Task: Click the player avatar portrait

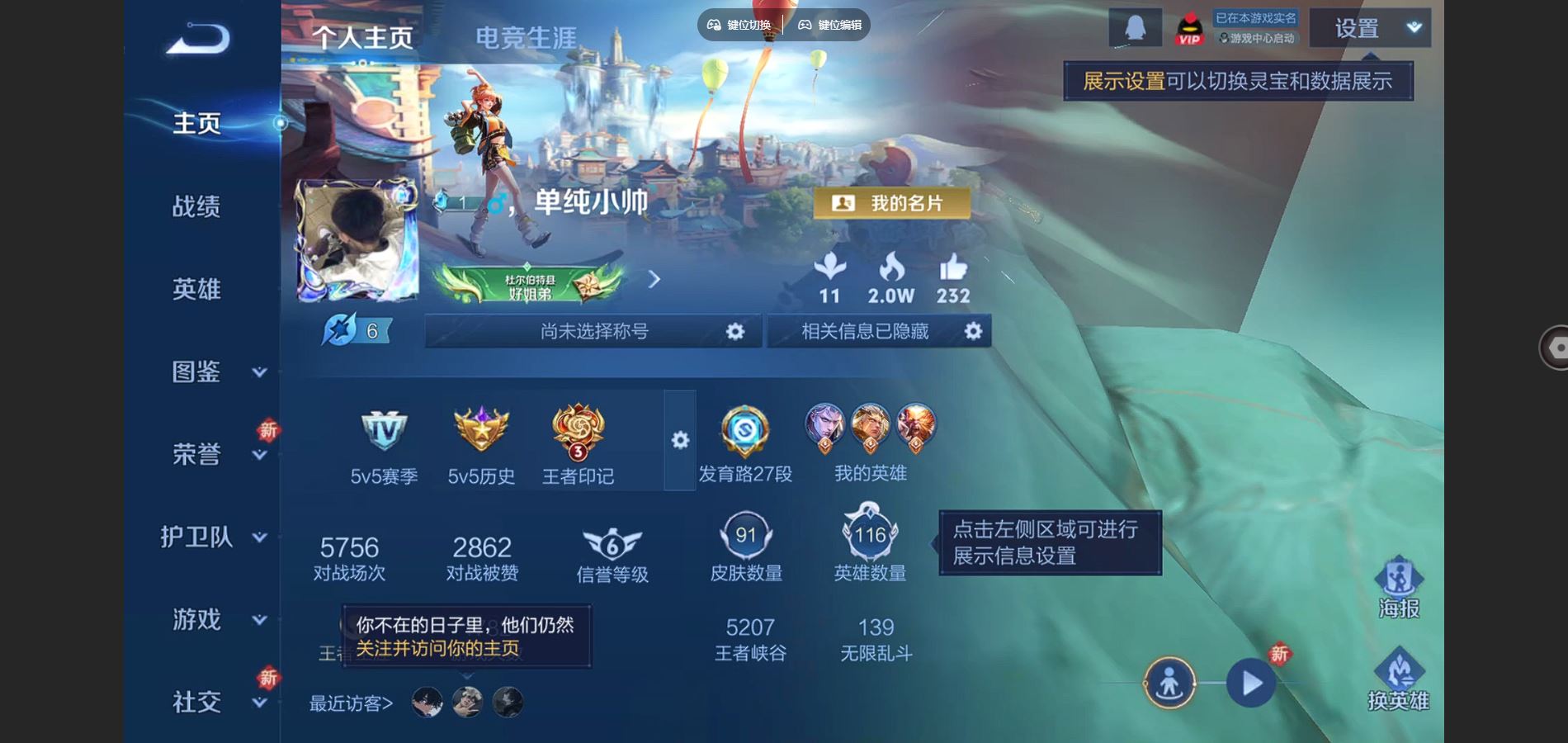Action: [x=357, y=239]
